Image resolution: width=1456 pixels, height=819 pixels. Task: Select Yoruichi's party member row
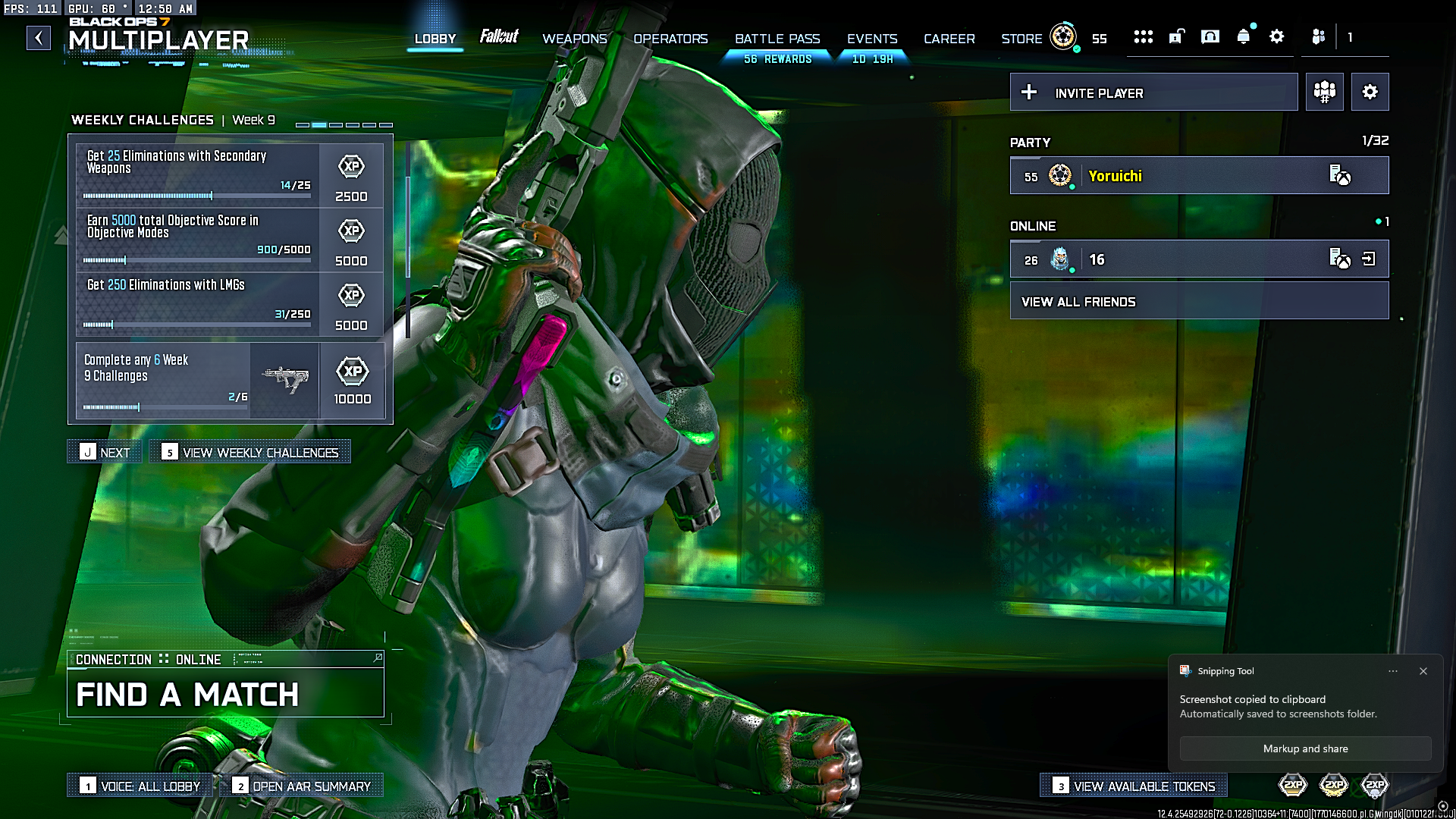pyautogui.click(x=1199, y=176)
